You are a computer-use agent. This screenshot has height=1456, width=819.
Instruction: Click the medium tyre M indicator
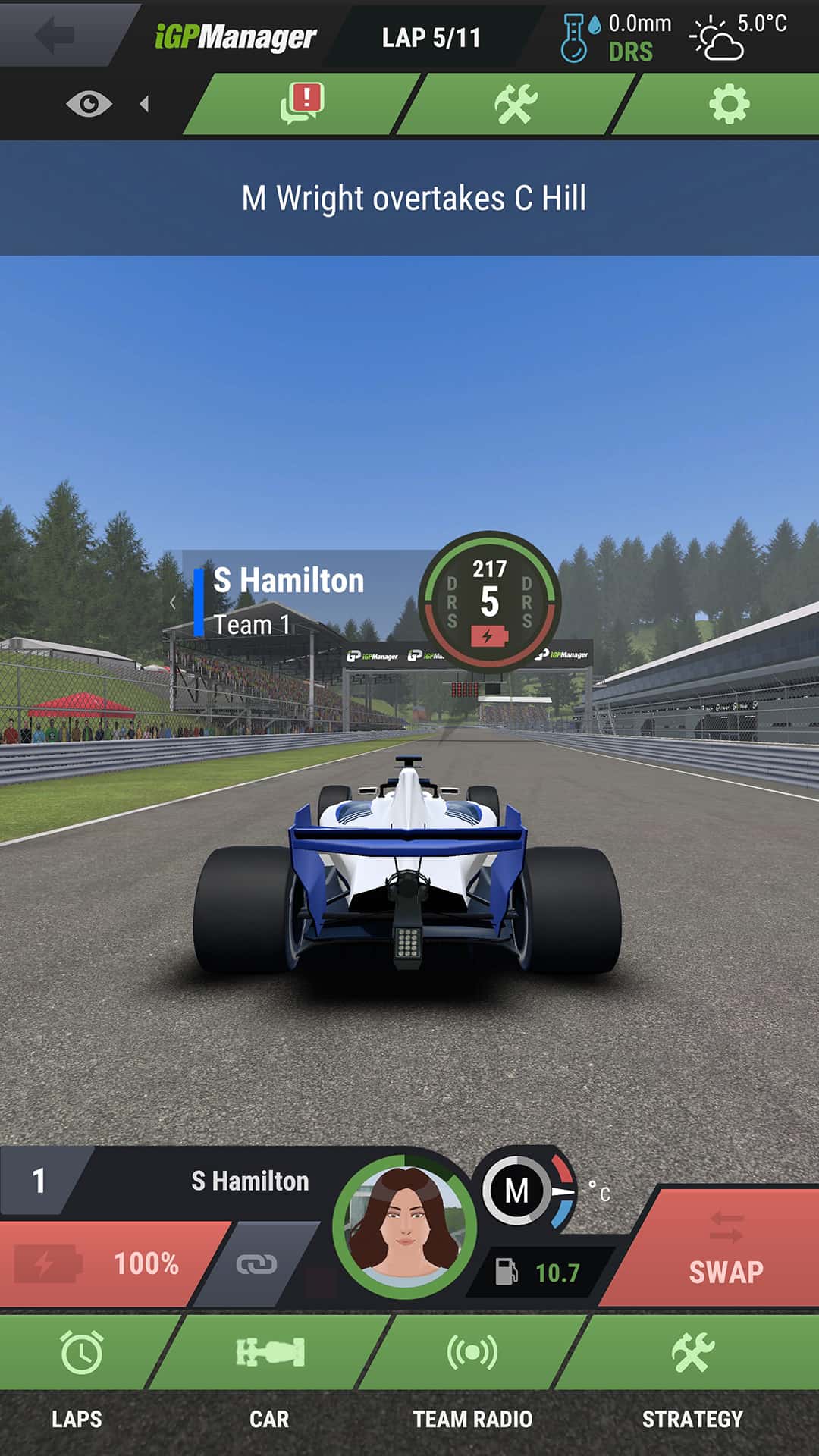(x=517, y=1191)
